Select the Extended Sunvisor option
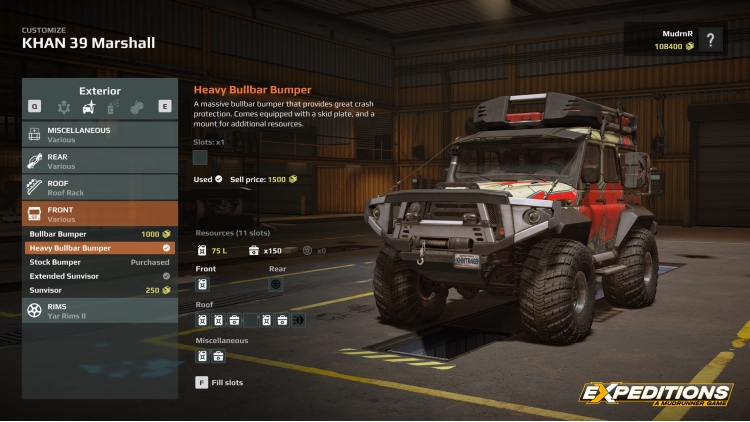 [x=99, y=276]
